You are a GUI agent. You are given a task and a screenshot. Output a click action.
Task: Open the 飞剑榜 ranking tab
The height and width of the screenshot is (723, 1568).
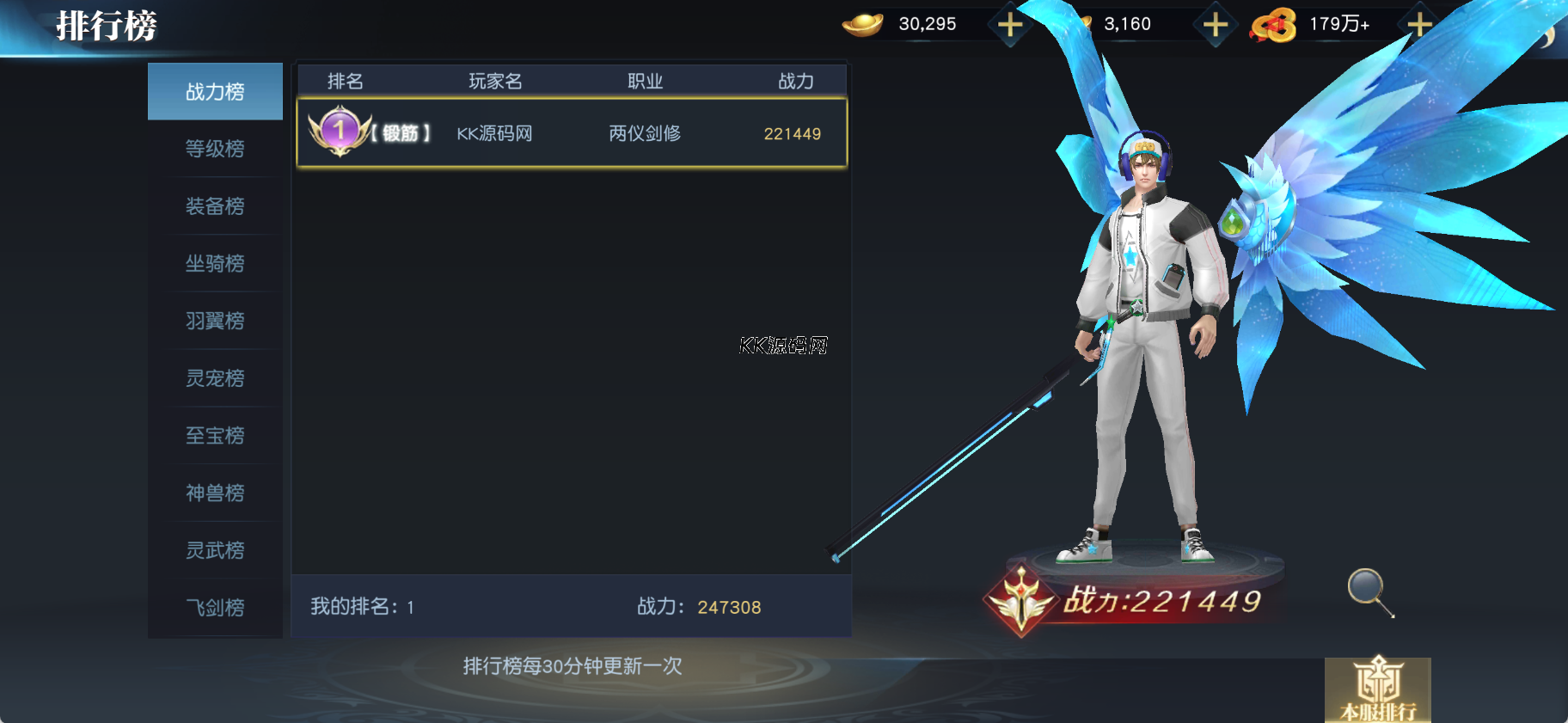[215, 608]
